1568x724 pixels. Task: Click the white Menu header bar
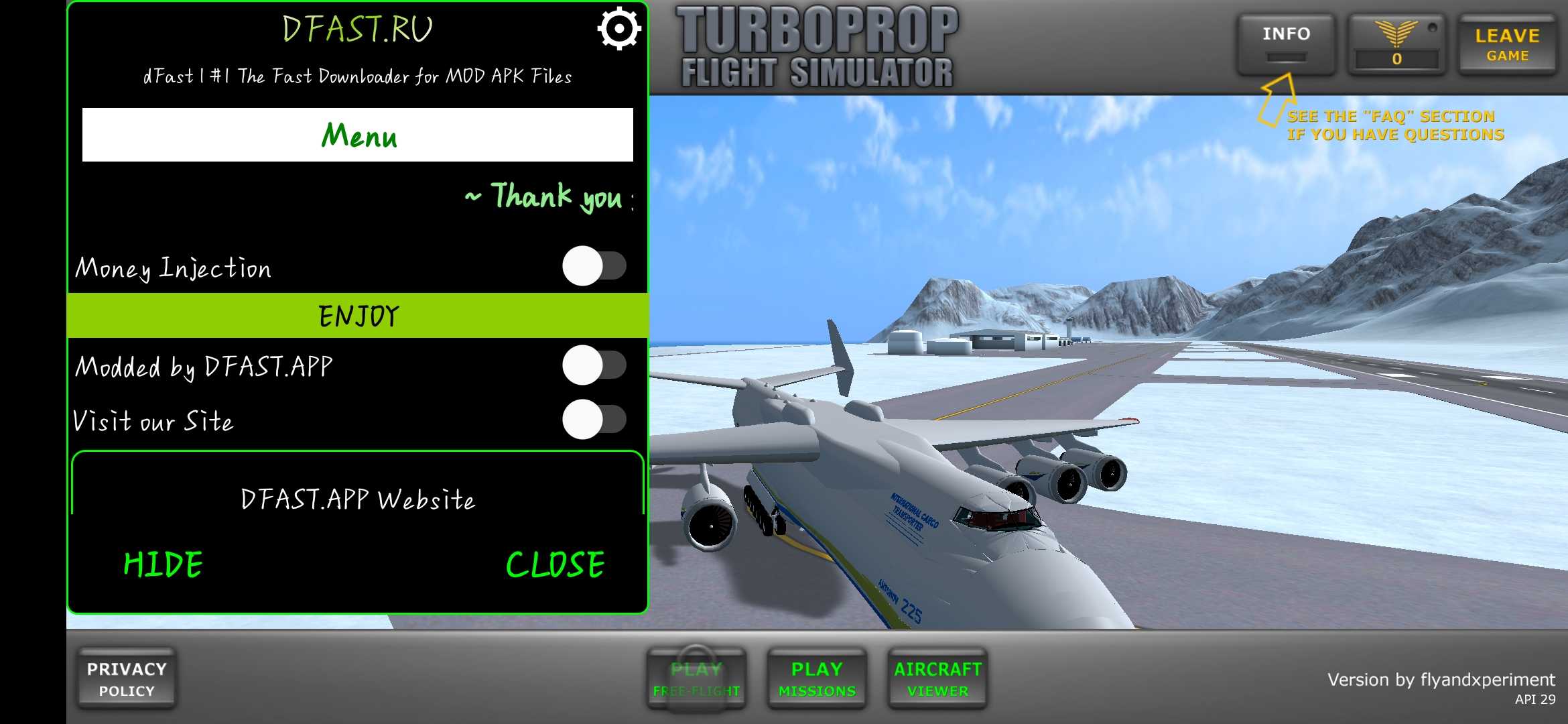click(358, 135)
